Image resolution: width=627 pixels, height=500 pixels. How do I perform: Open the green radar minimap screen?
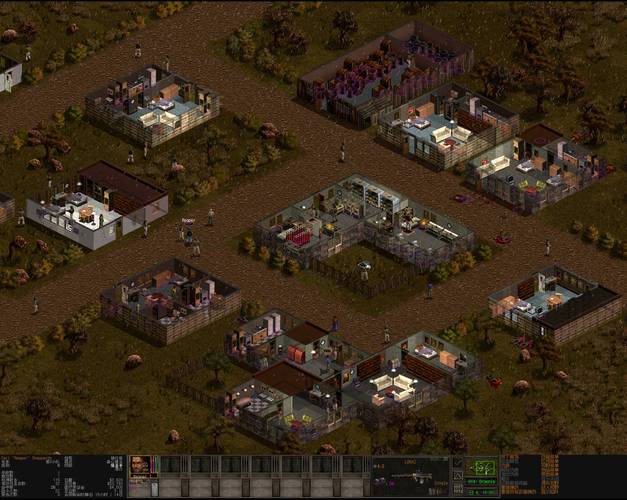[483, 468]
